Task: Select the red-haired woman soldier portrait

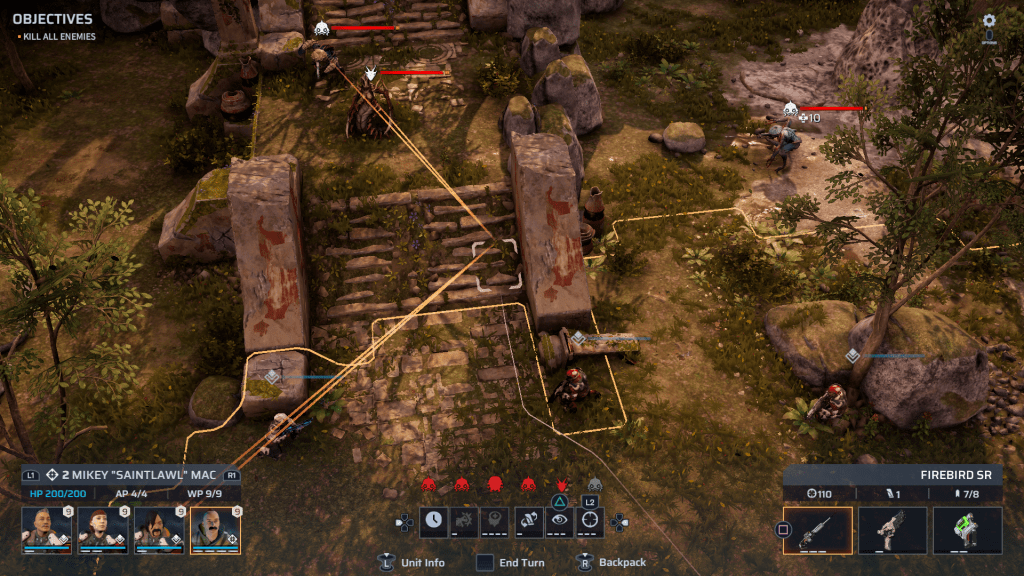Action: (x=102, y=529)
